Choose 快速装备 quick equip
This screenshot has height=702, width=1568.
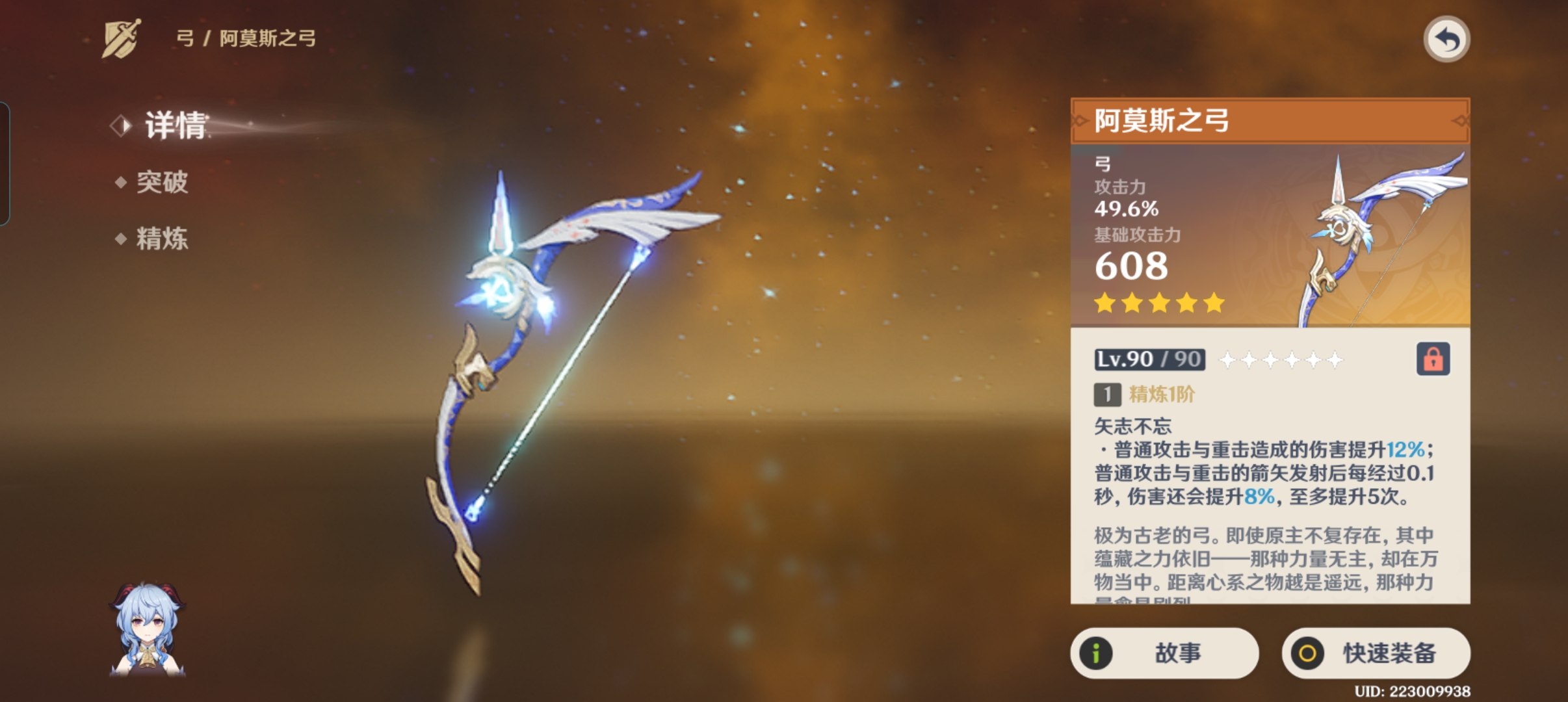pyautogui.click(x=1376, y=653)
